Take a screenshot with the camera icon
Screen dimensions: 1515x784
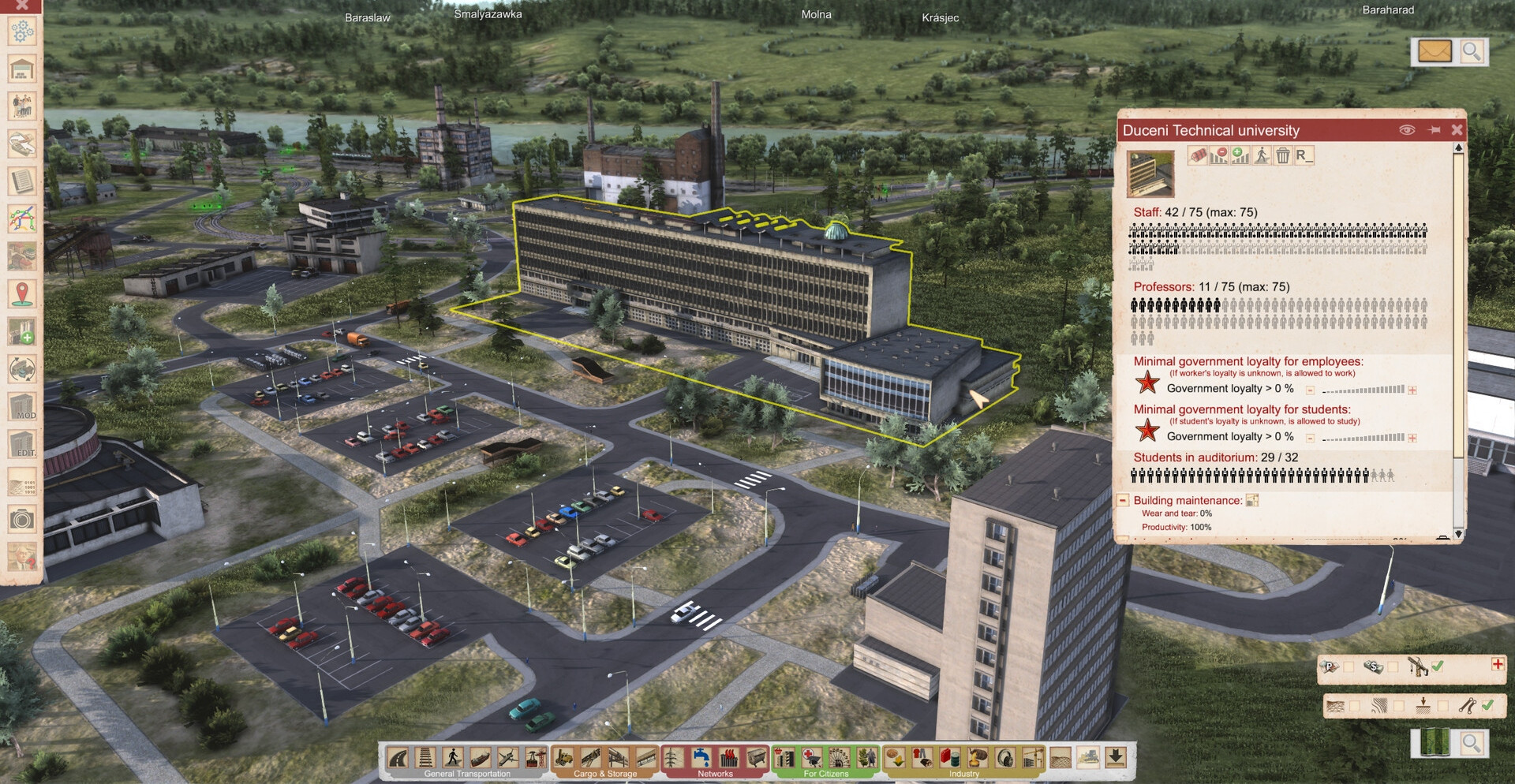point(22,519)
